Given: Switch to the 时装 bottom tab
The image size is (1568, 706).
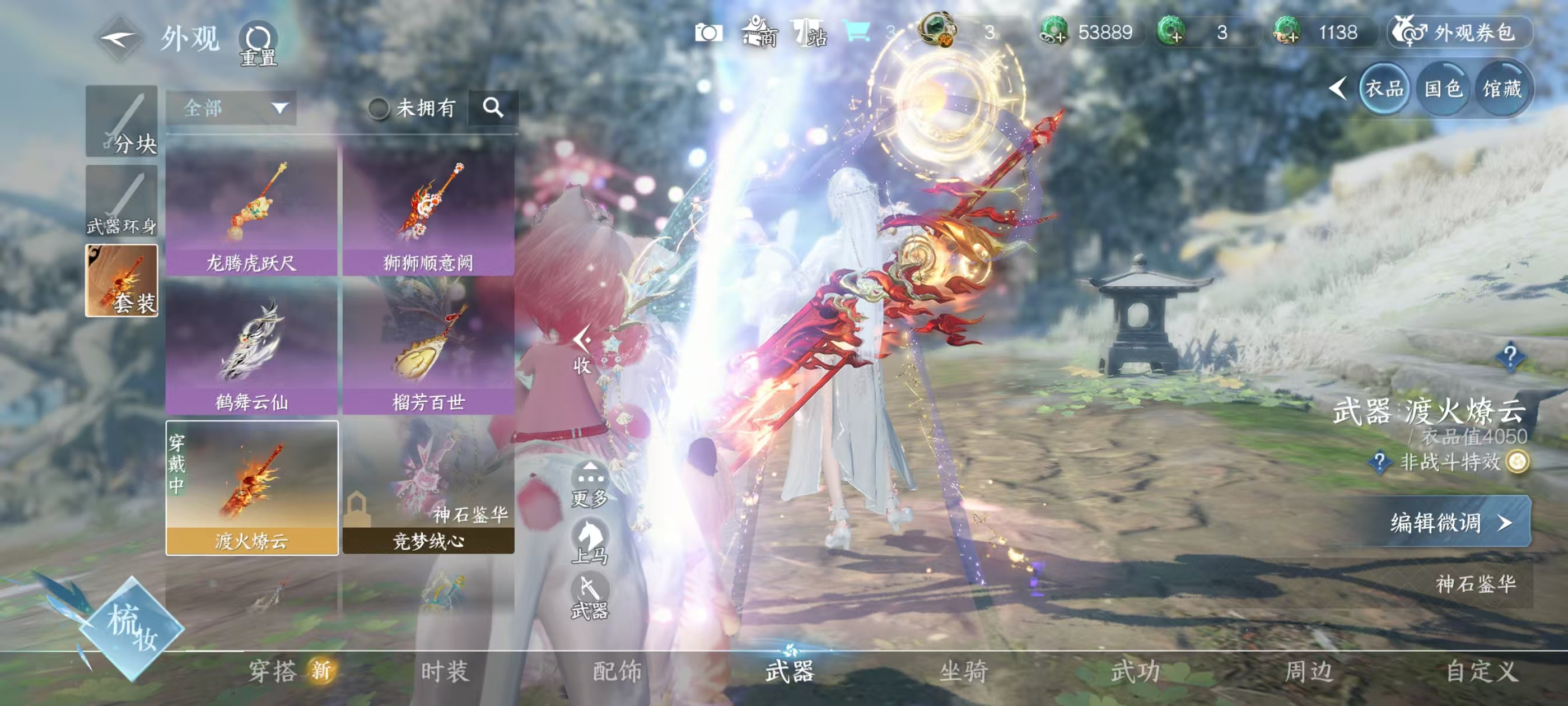Looking at the screenshot, I should [444, 671].
